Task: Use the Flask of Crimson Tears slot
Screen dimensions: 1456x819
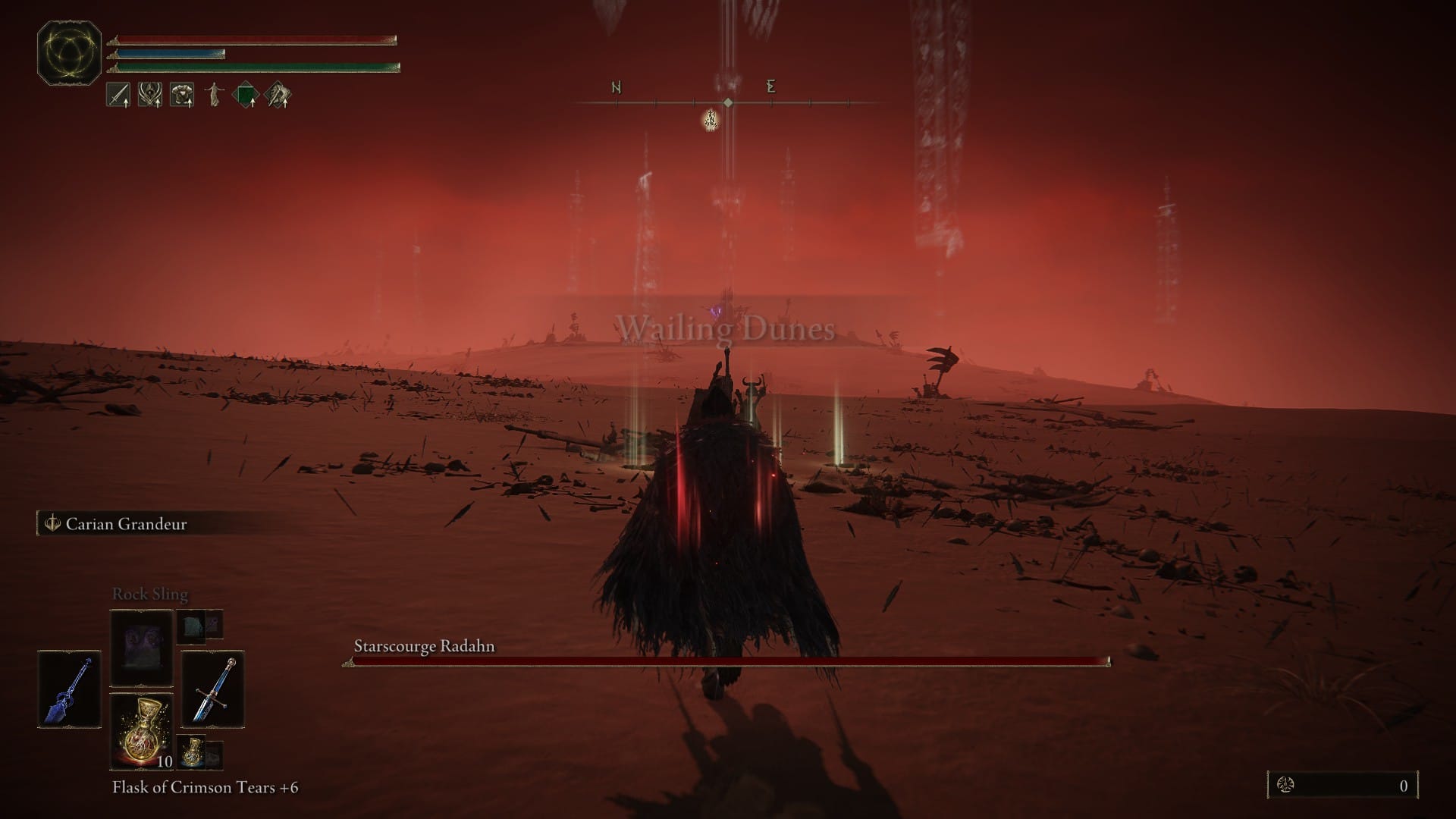Action: coord(142,730)
